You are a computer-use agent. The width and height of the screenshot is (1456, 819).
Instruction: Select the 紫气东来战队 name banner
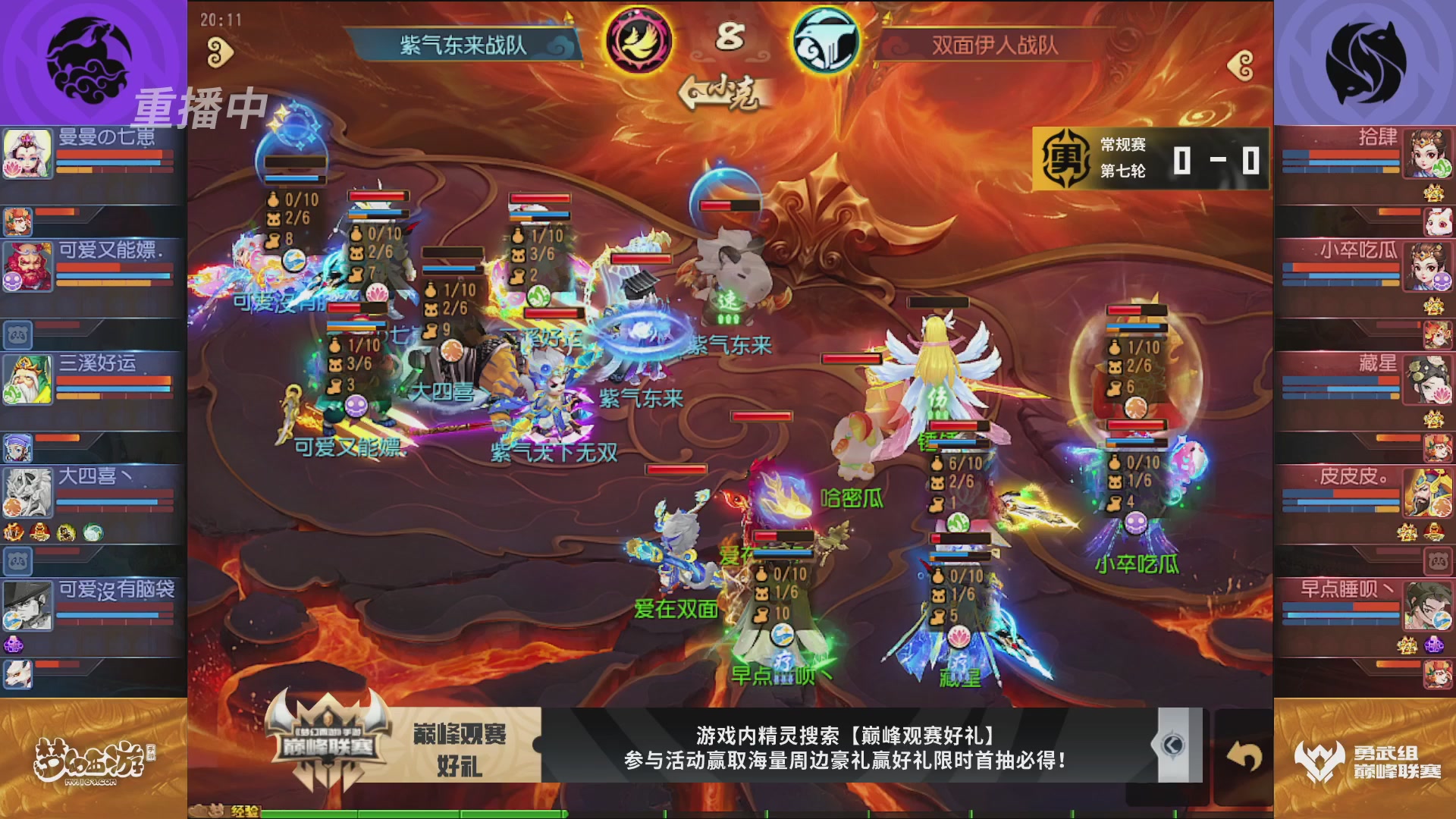465,43
